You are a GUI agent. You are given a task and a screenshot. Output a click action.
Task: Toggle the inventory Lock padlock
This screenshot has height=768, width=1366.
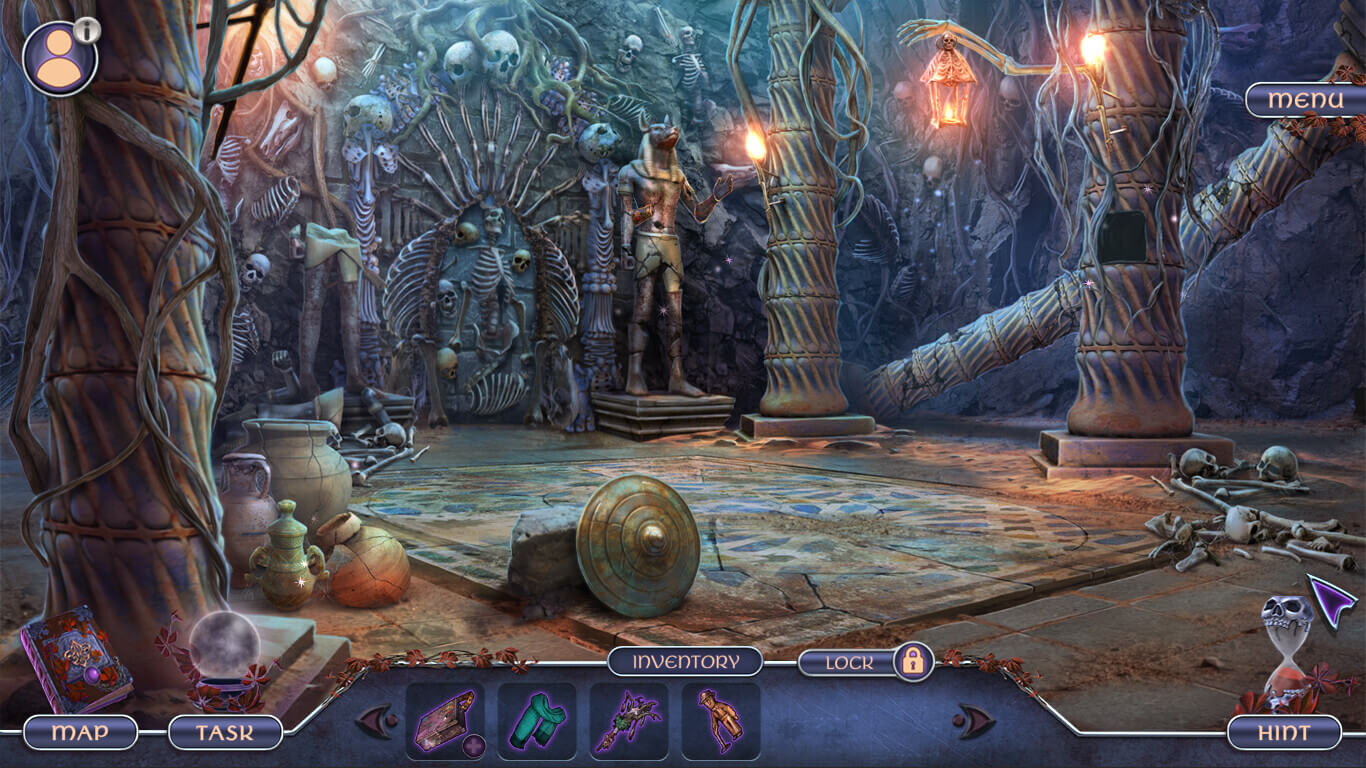(913, 661)
